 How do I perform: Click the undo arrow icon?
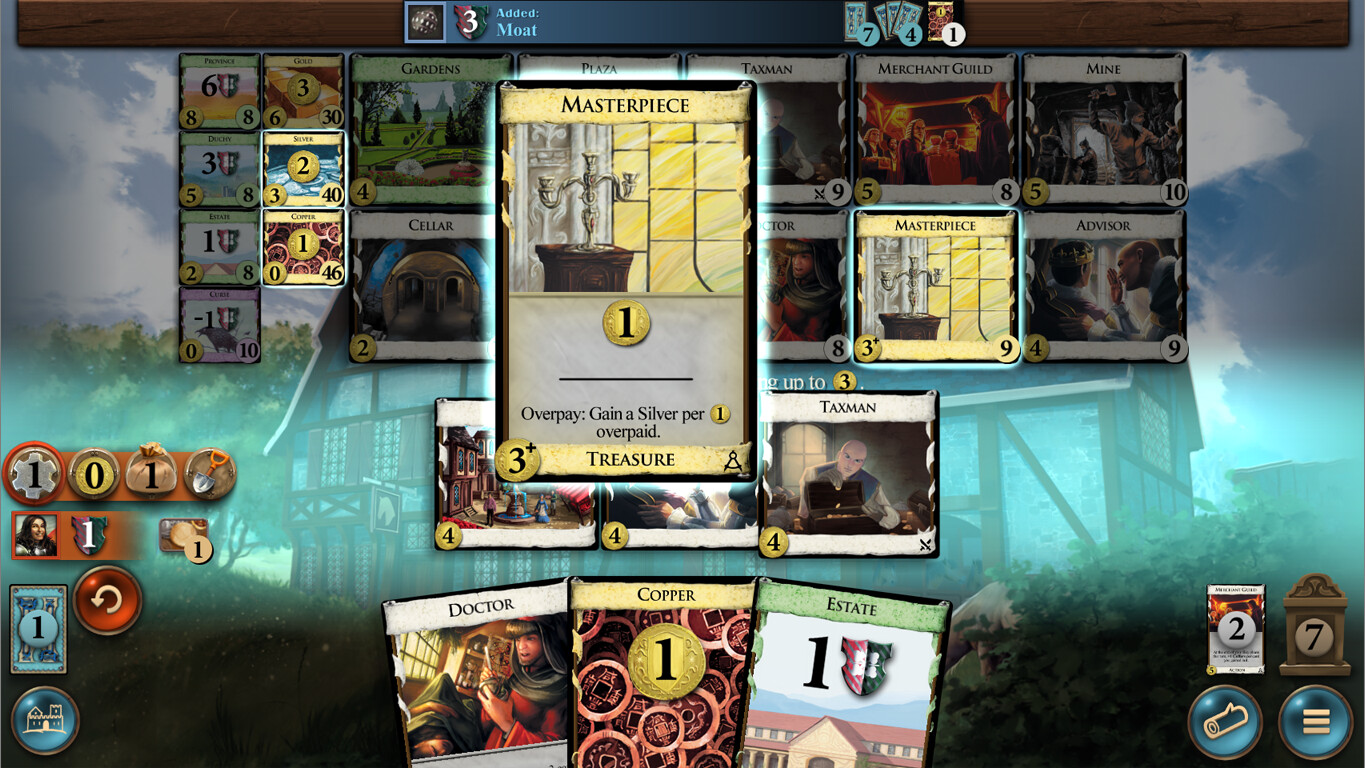107,601
